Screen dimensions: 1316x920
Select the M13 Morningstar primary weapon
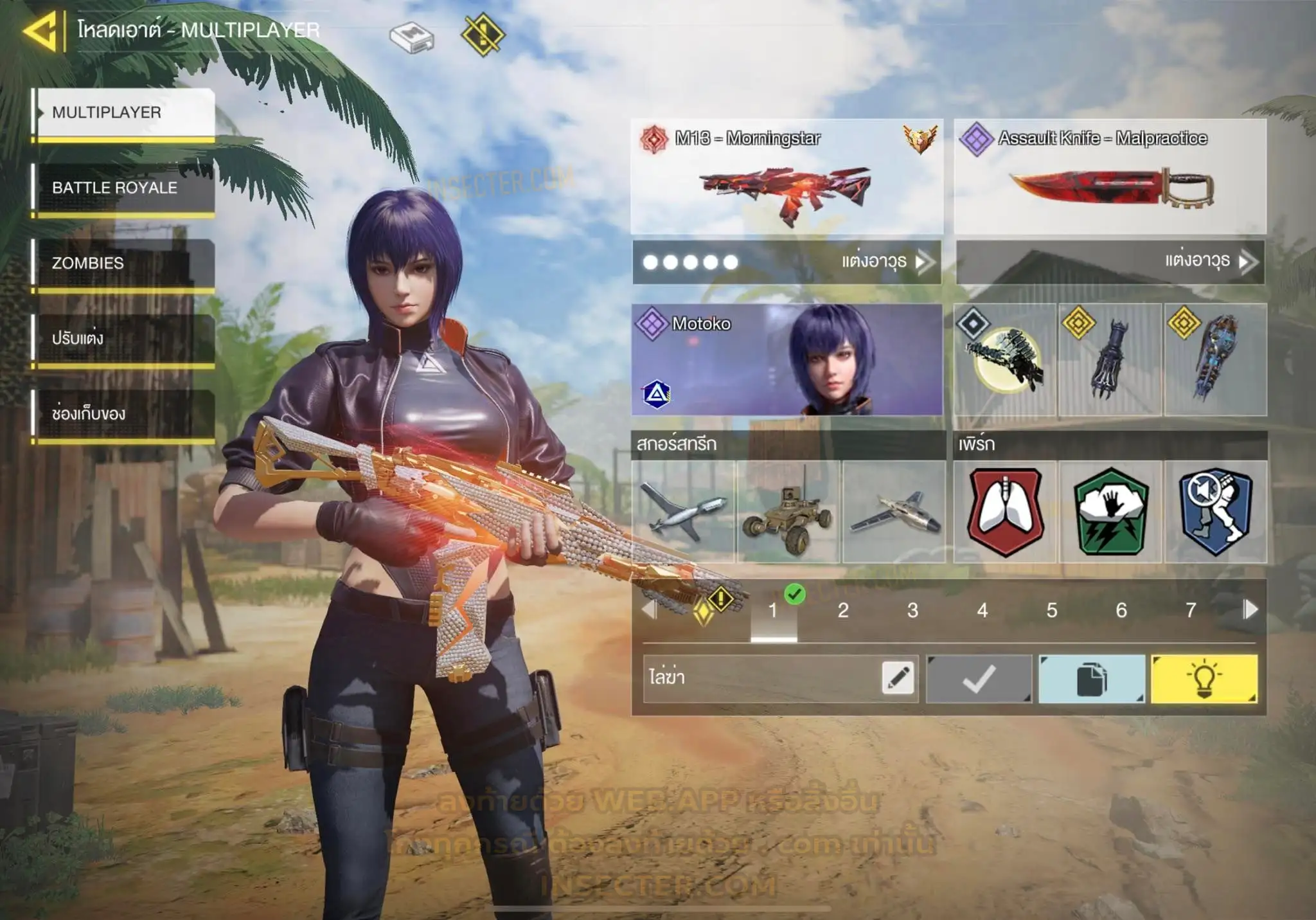pos(787,177)
